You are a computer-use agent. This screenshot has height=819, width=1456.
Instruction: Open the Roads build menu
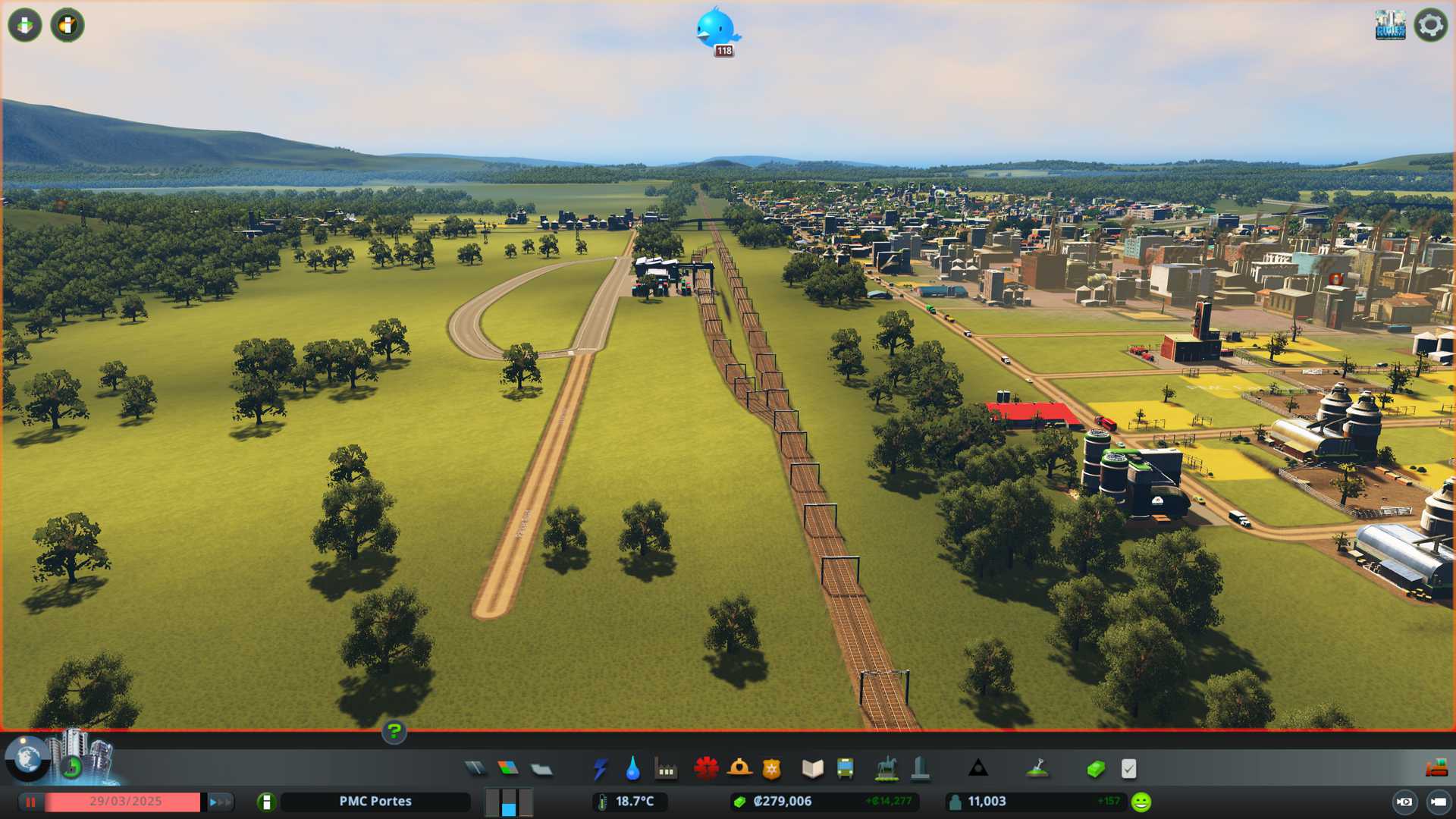[475, 769]
